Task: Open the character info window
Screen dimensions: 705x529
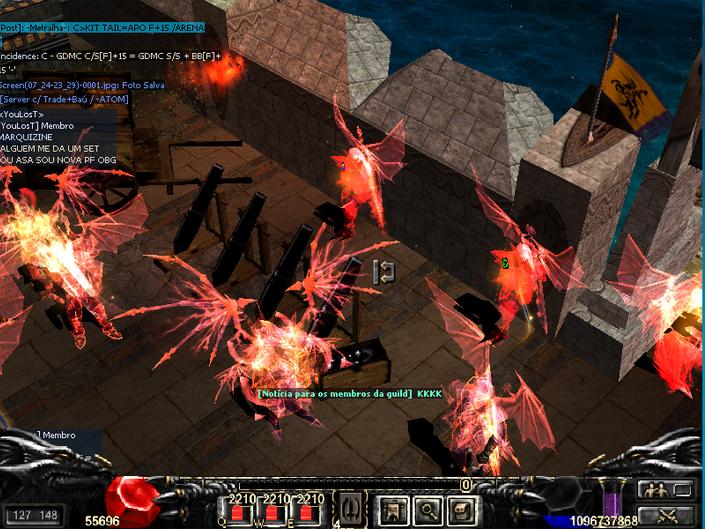Action: pyautogui.click(x=392, y=510)
